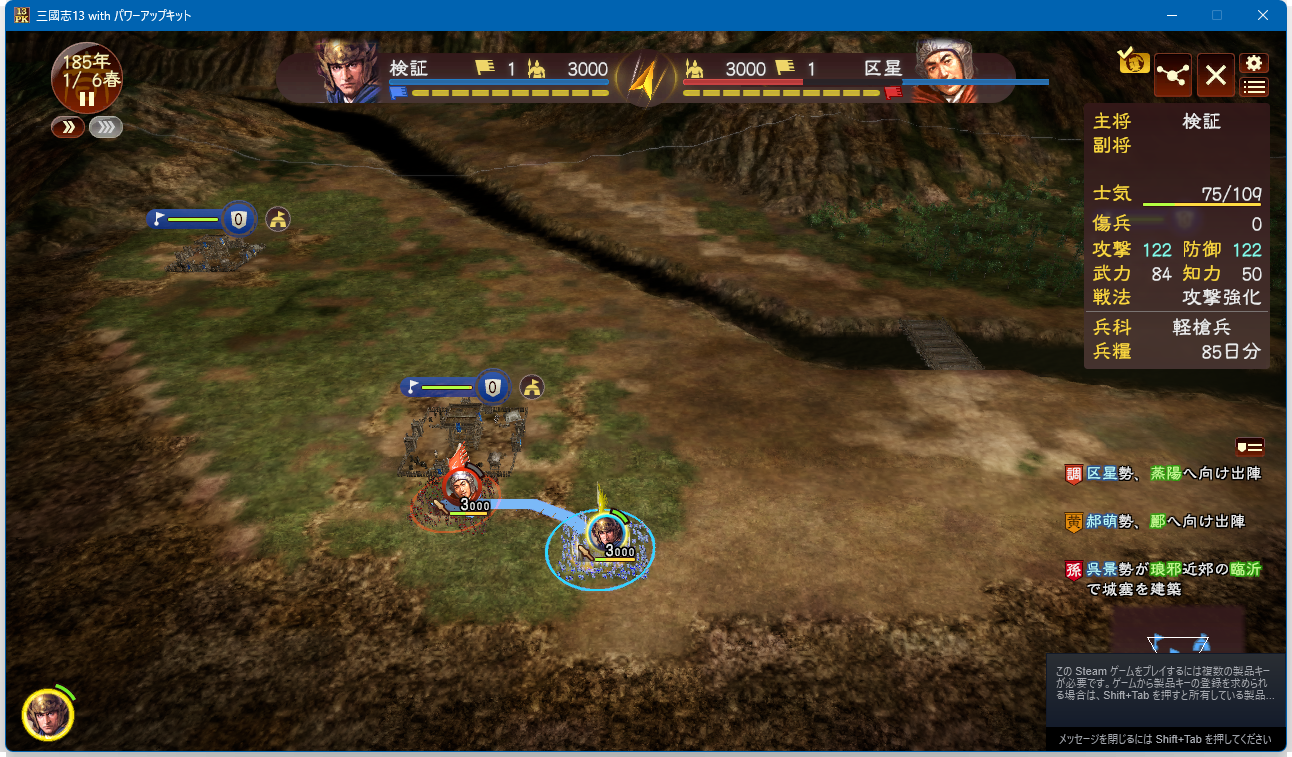The height and width of the screenshot is (757, 1292).
Task: Click the camp icon beside the far-left base gauge
Action: click(278, 218)
